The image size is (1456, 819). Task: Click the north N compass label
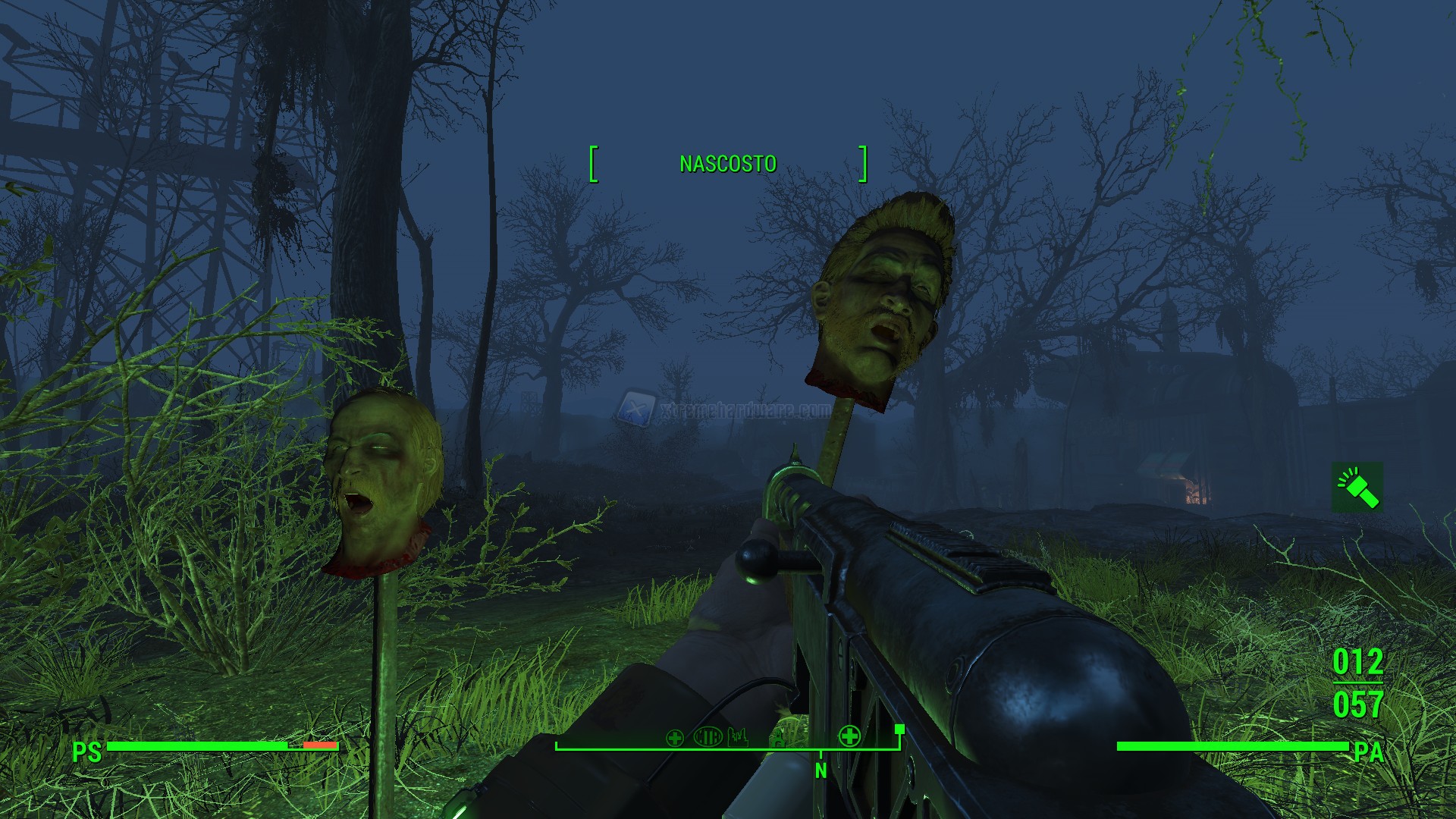click(821, 771)
